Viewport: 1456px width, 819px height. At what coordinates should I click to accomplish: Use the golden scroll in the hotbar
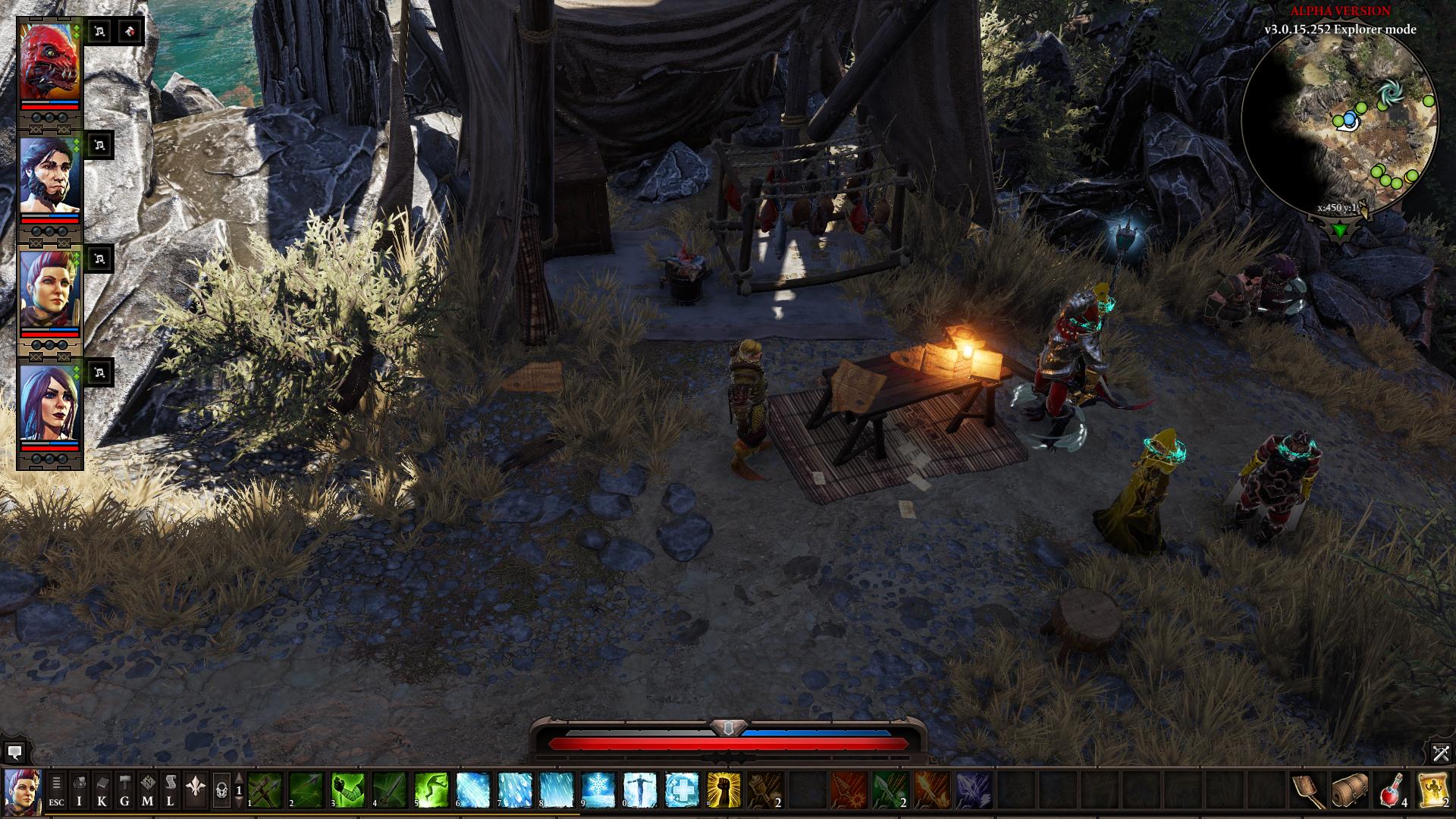[x=1433, y=790]
